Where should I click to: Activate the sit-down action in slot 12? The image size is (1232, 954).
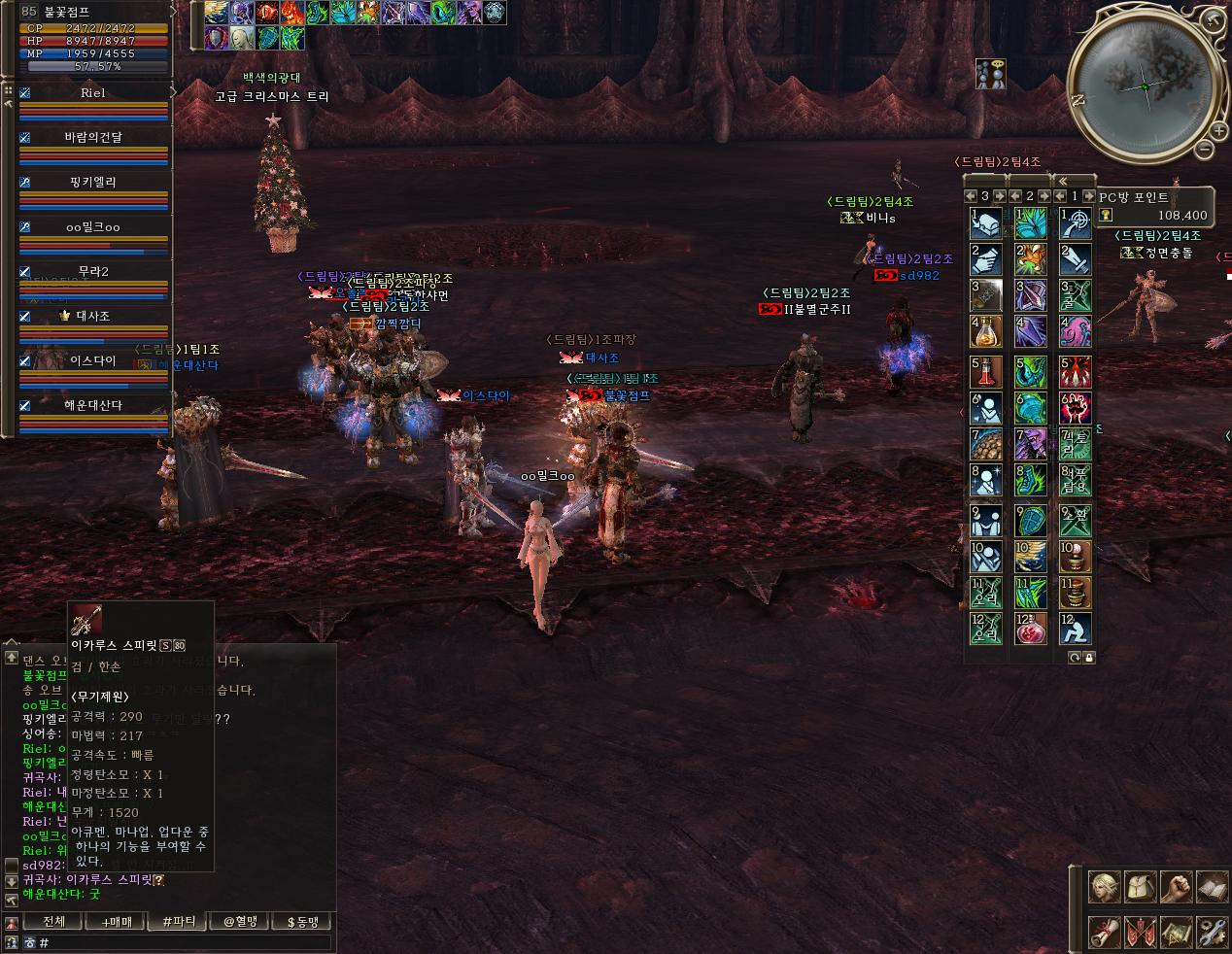pyautogui.click(x=1075, y=629)
